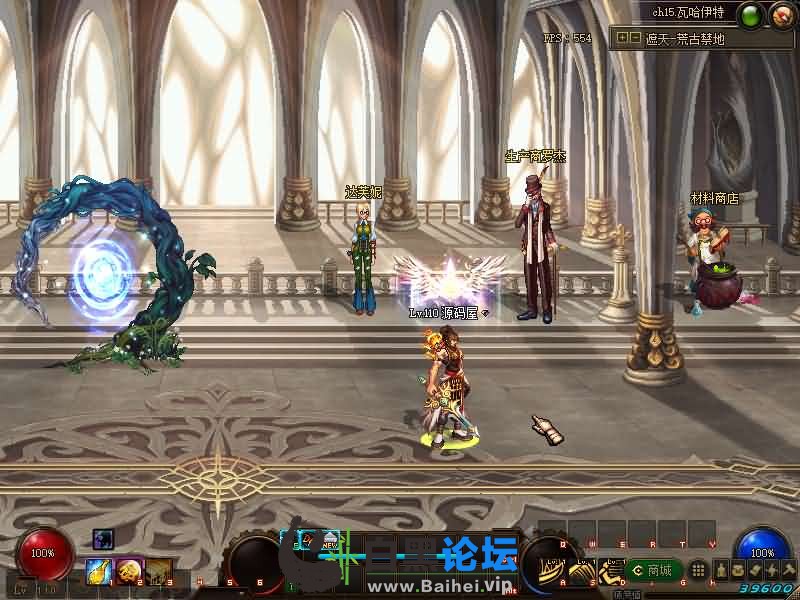Activate the skill on hotkey A
The height and width of the screenshot is (600, 800).
[553, 570]
